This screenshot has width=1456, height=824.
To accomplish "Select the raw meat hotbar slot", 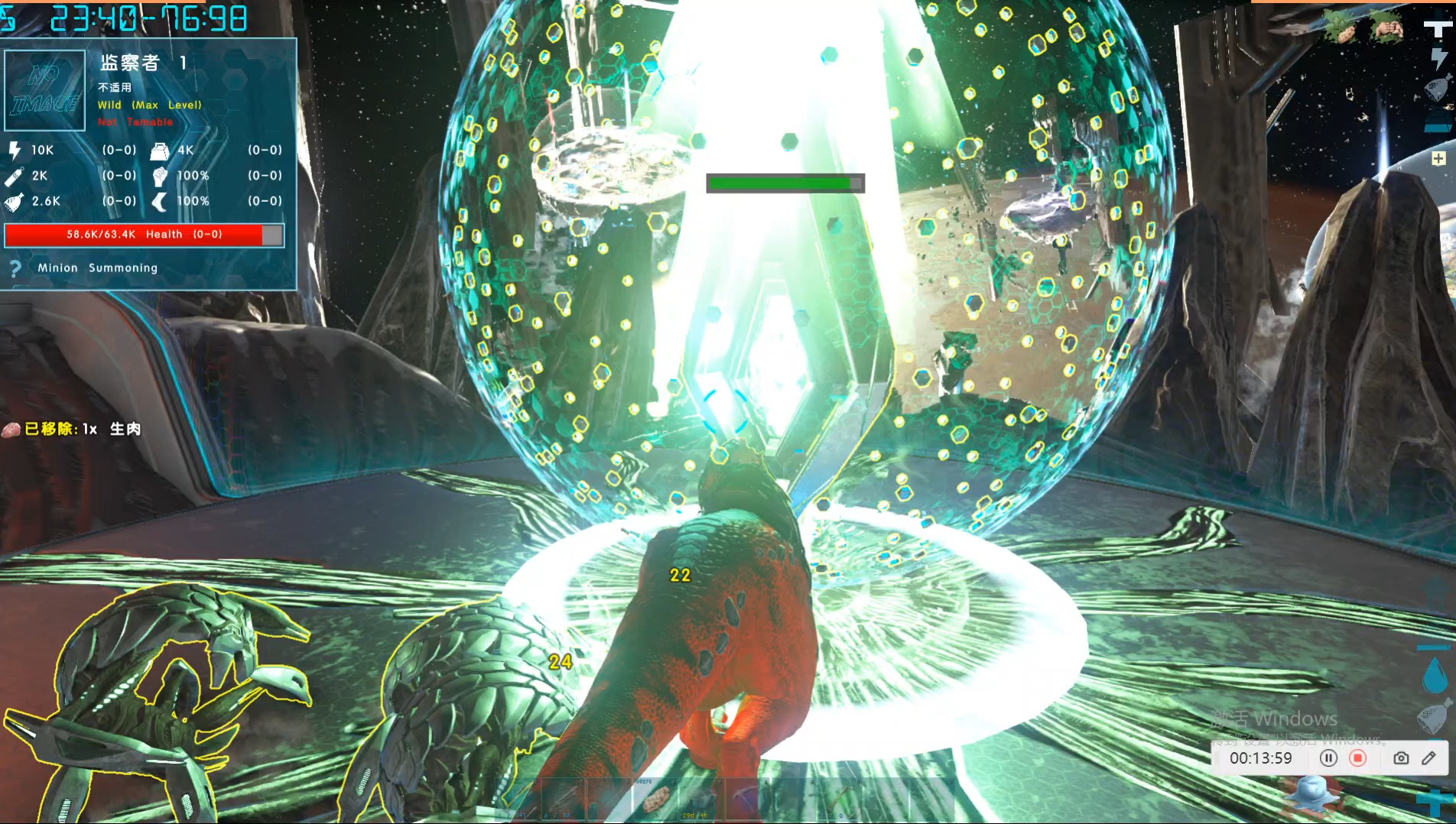I will click(x=655, y=800).
